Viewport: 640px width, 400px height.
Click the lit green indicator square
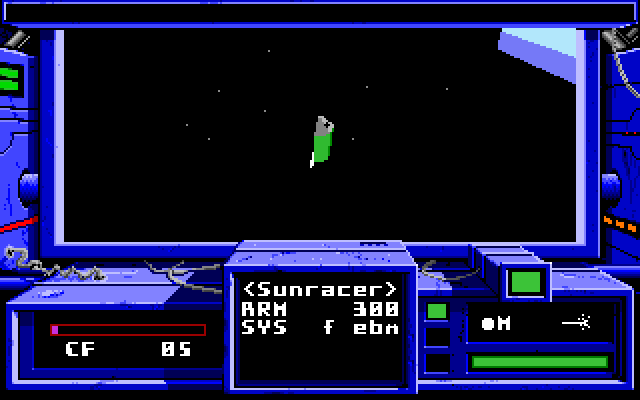pyautogui.click(x=437, y=311)
